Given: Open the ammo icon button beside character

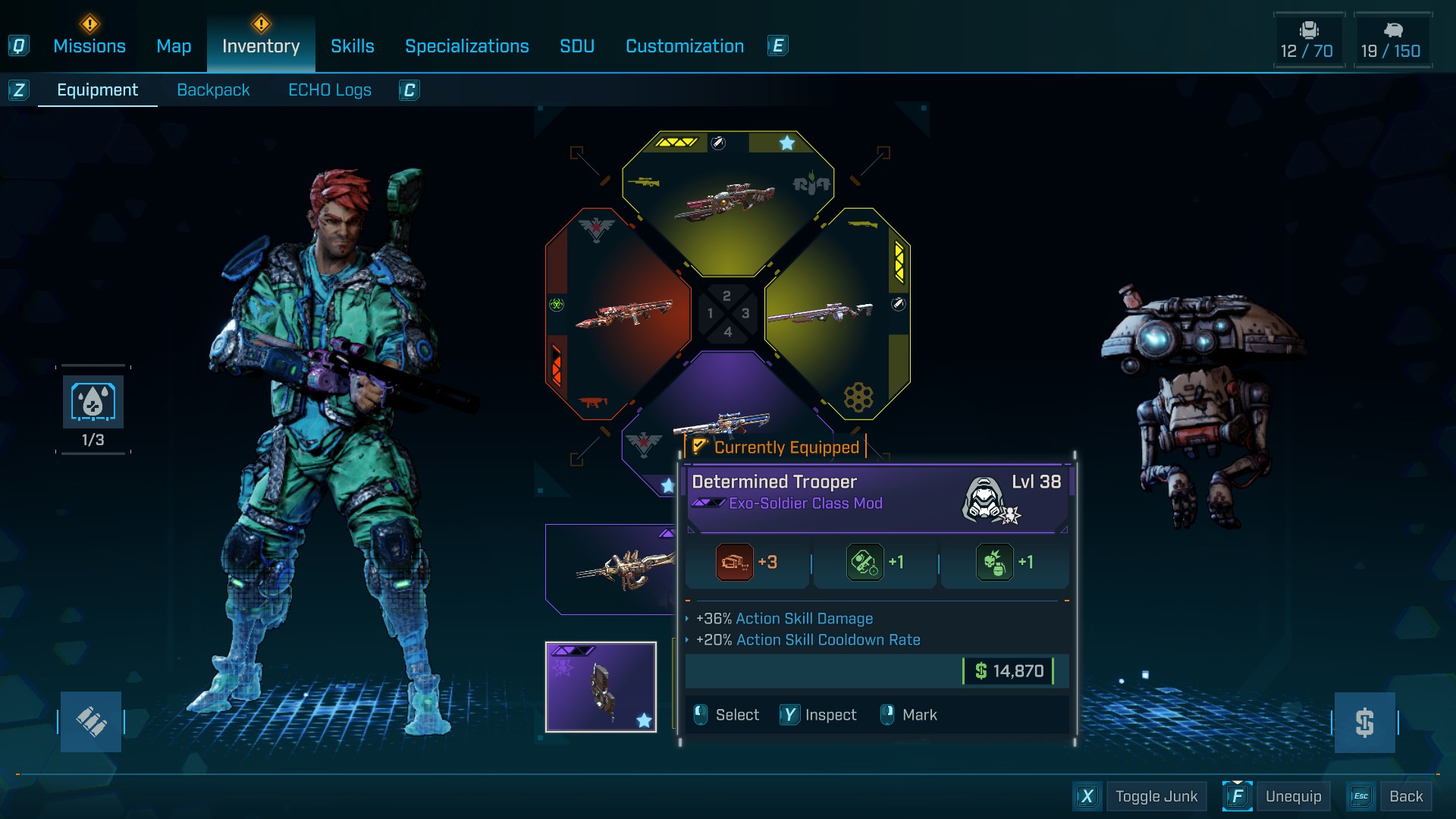Looking at the screenshot, I should point(91,721).
